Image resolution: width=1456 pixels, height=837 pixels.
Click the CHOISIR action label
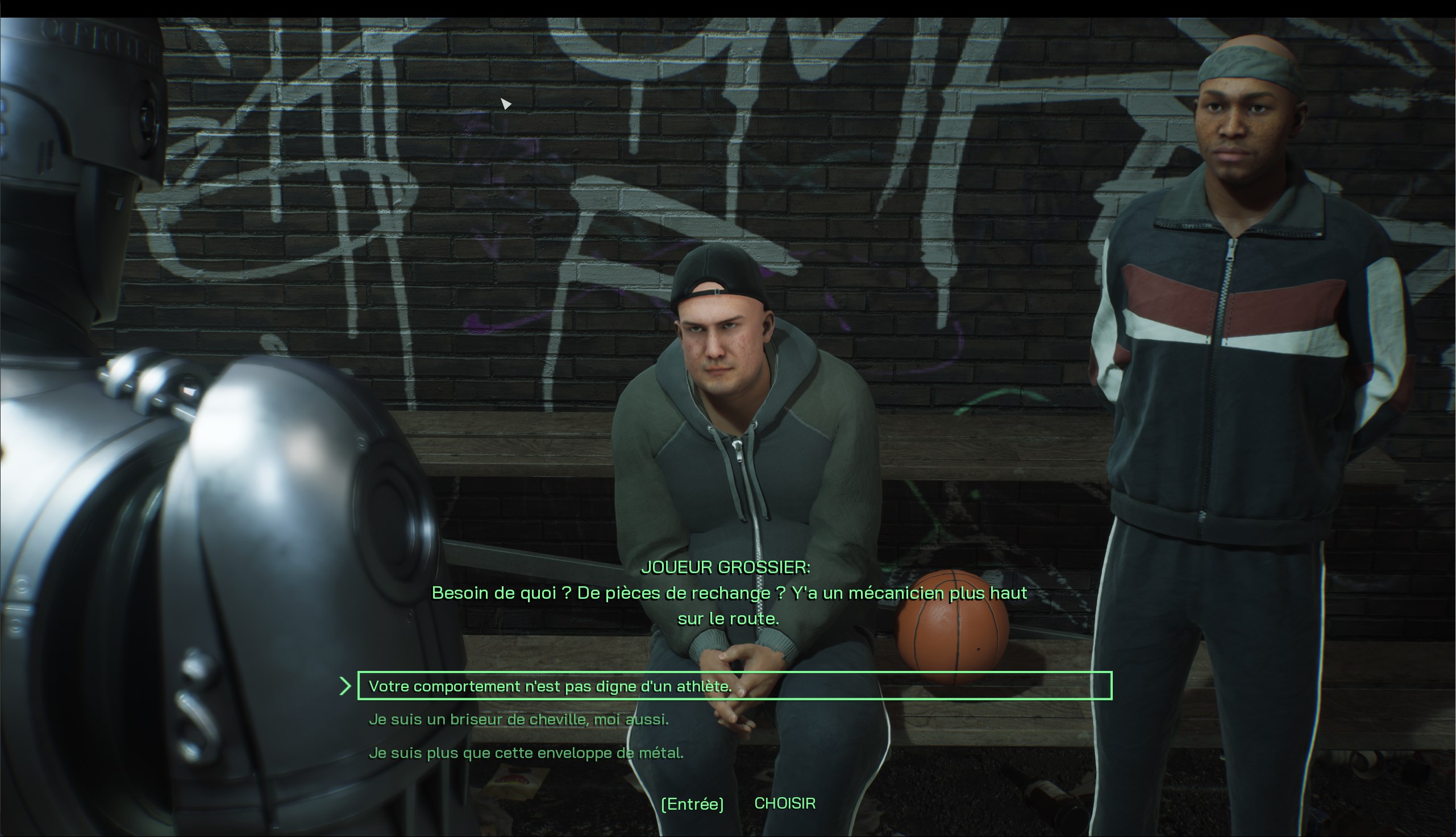(785, 802)
